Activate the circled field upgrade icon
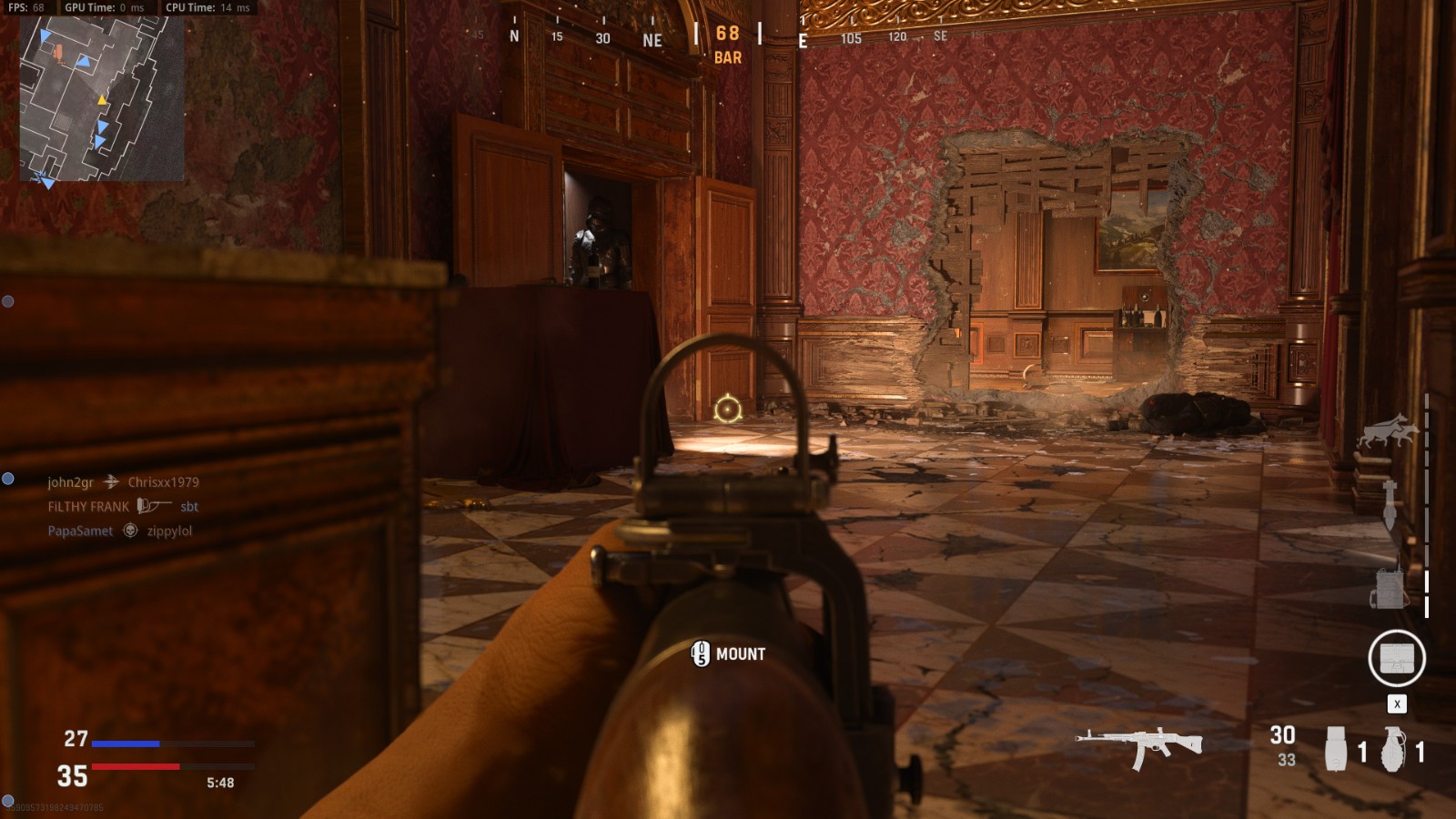This screenshot has height=819, width=1456. [x=1396, y=658]
